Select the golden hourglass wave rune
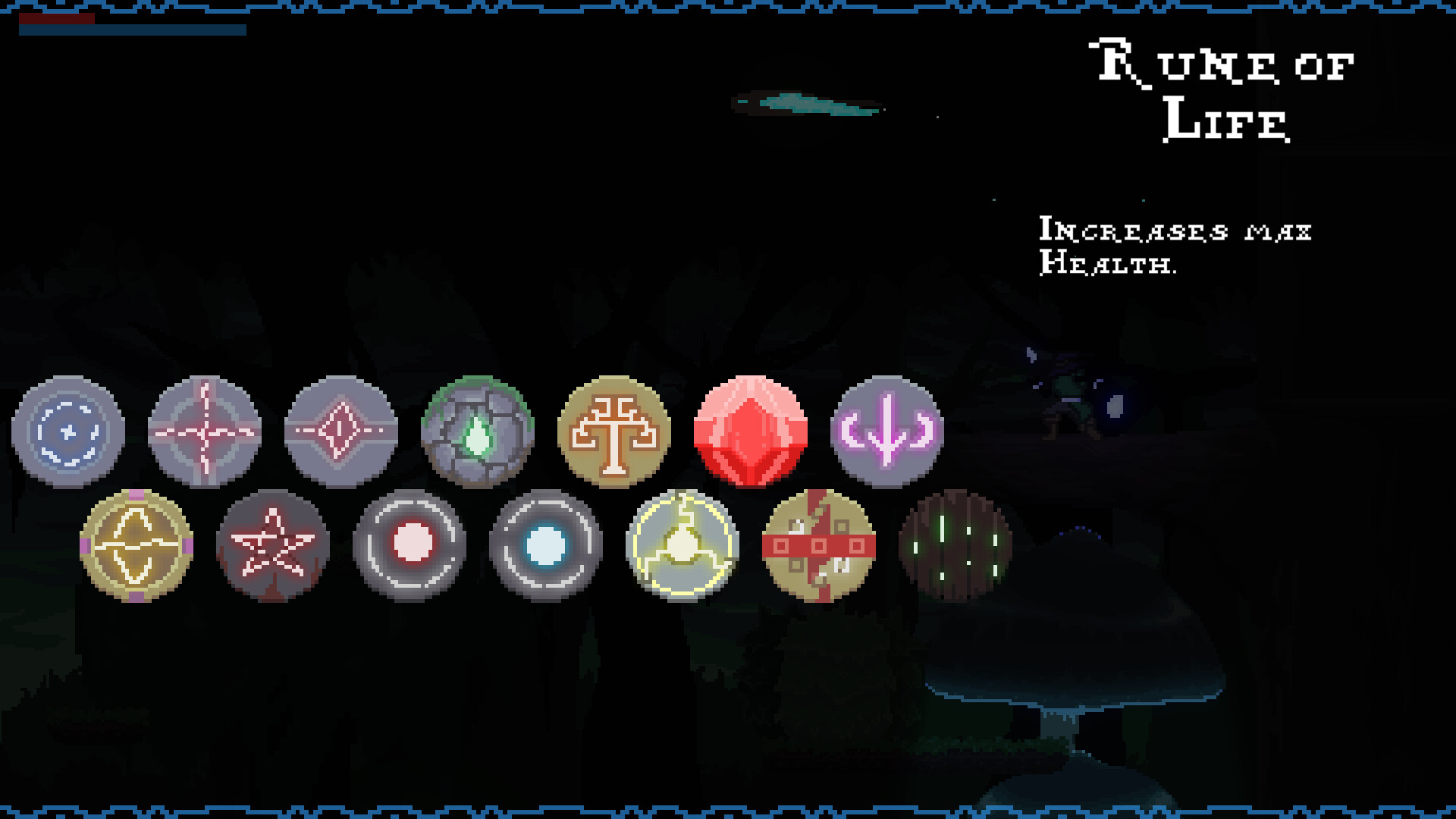 (x=135, y=544)
